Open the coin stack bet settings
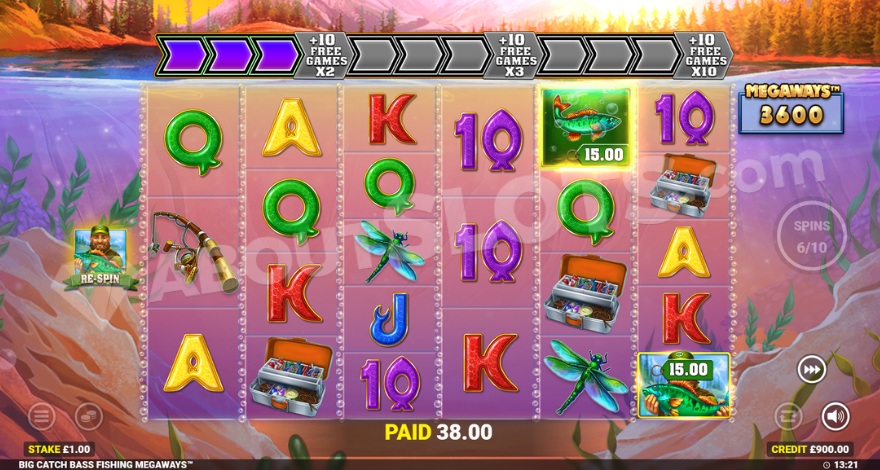The image size is (880, 470). 88,416
